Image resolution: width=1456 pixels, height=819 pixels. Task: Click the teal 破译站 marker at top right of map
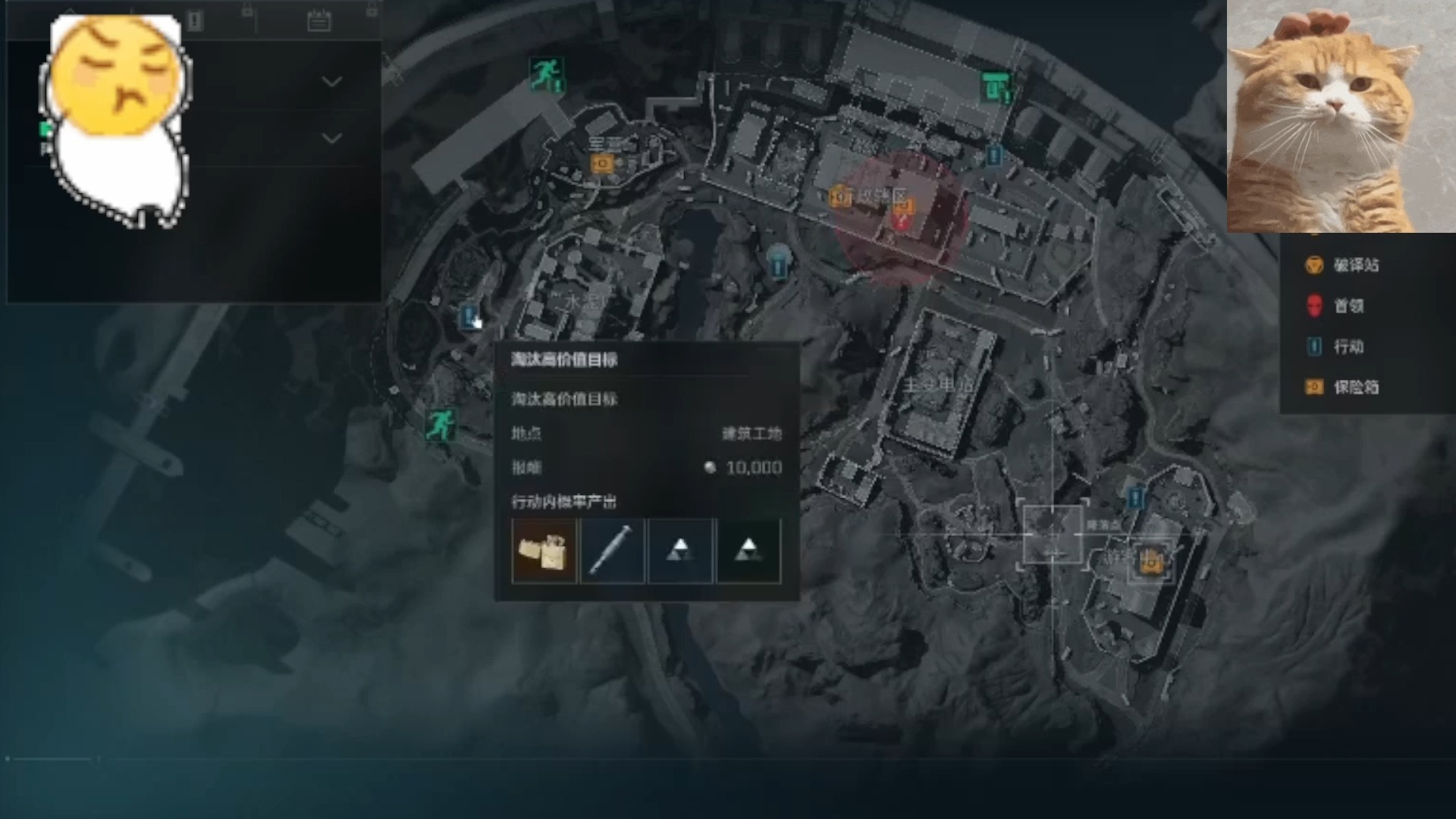click(x=996, y=86)
